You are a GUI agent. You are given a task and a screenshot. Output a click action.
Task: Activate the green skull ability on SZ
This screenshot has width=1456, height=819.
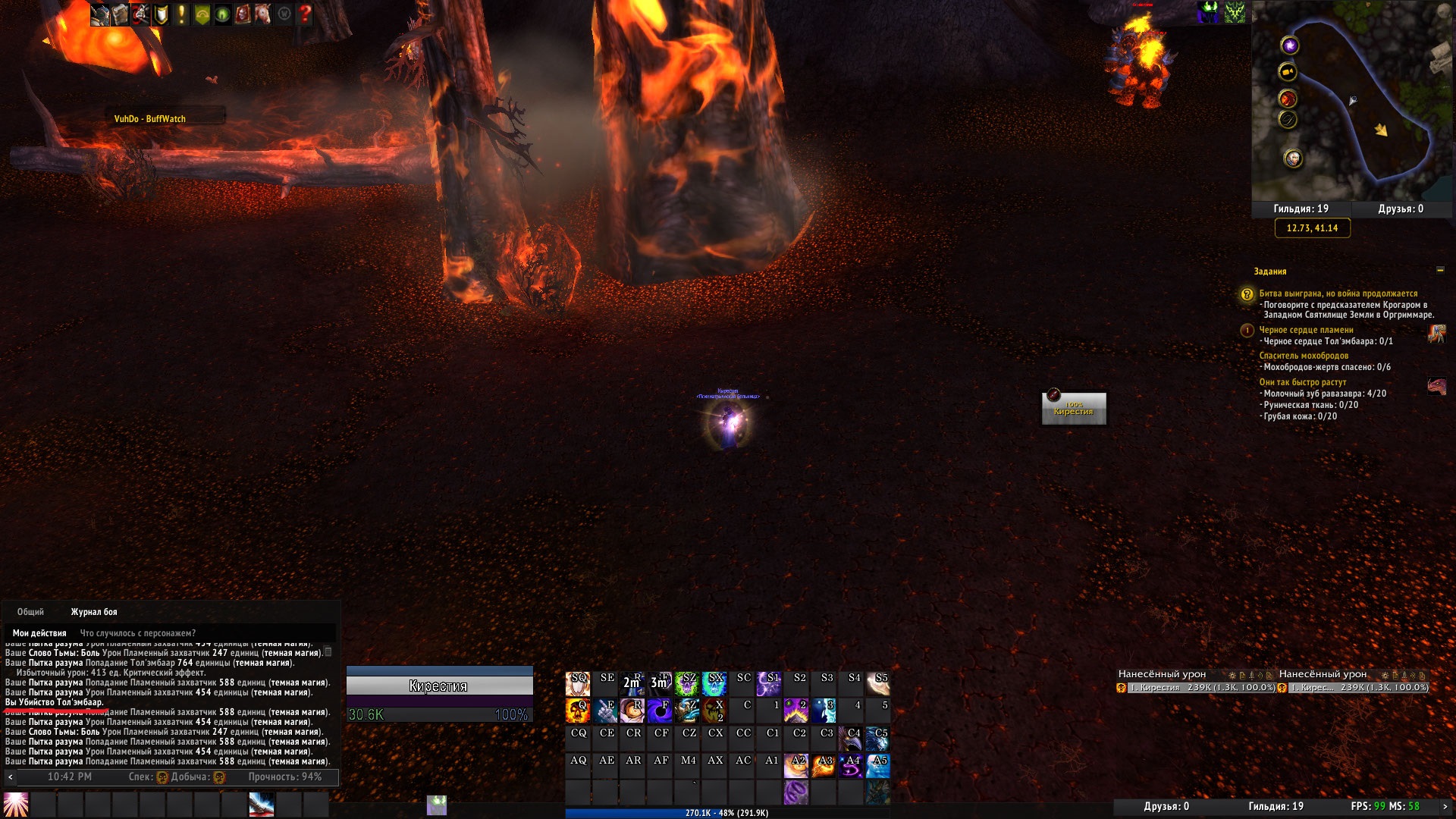[687, 683]
